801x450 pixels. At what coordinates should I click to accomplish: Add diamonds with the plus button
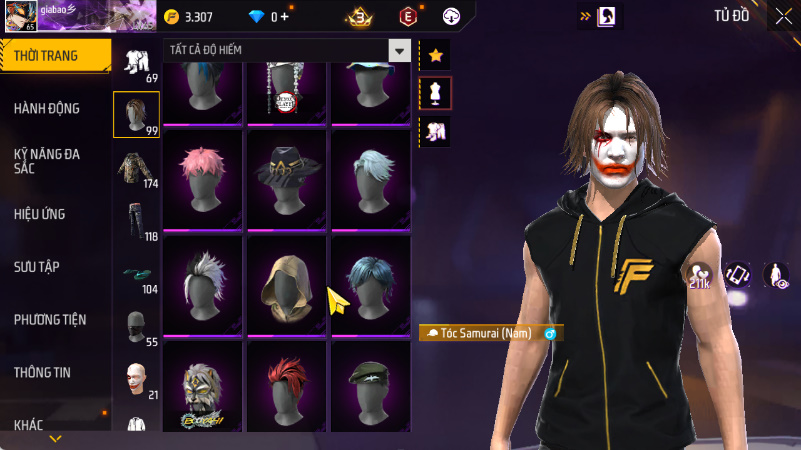(285, 17)
